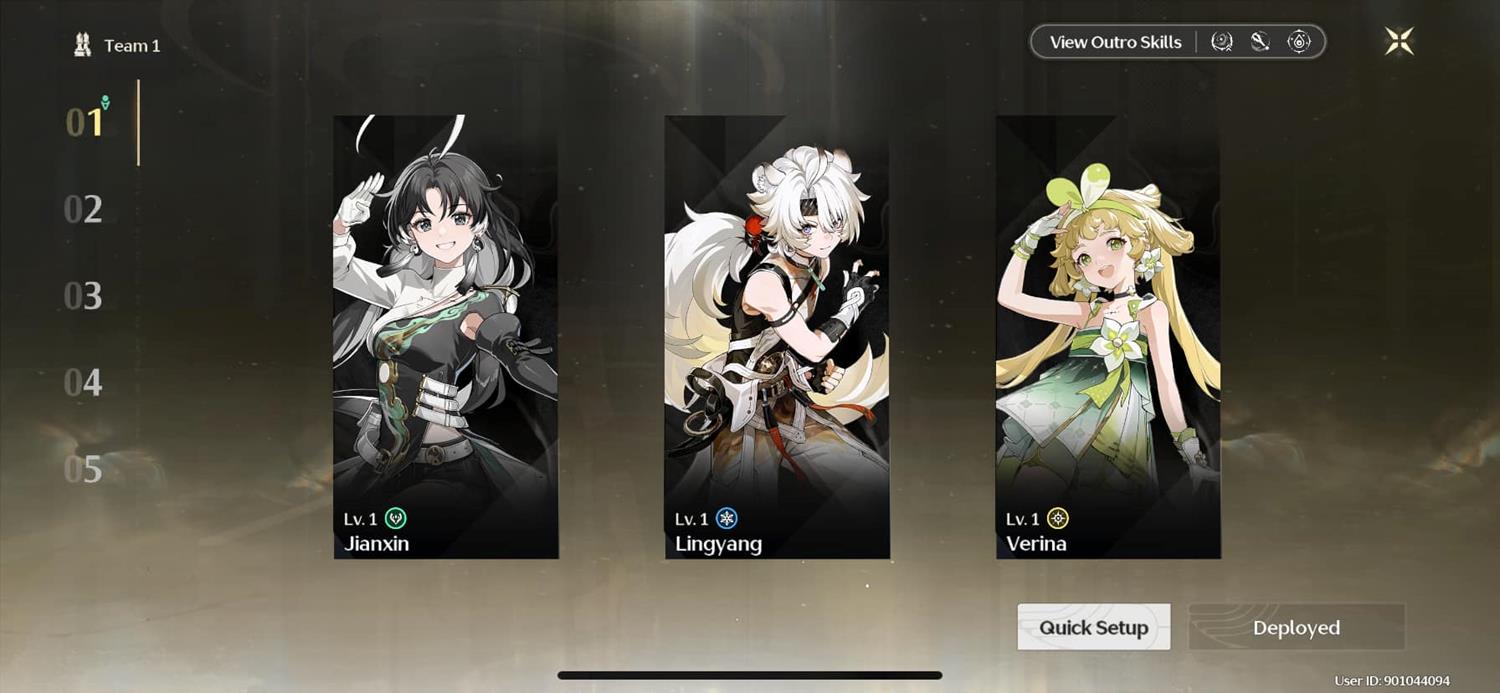Select the Lingyang character card
The height and width of the screenshot is (693, 1500).
pyautogui.click(x=777, y=336)
